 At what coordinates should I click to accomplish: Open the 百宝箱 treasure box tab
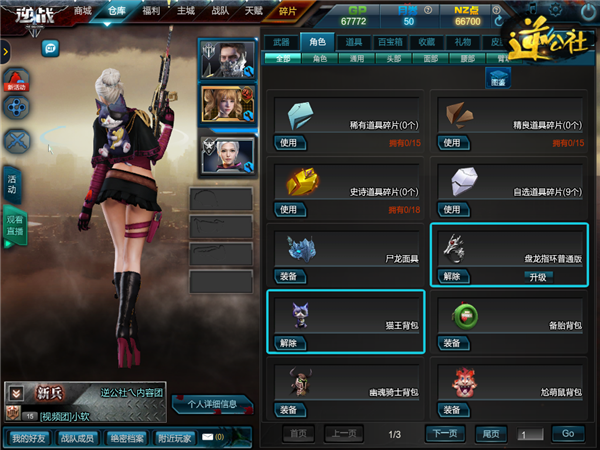[389, 42]
